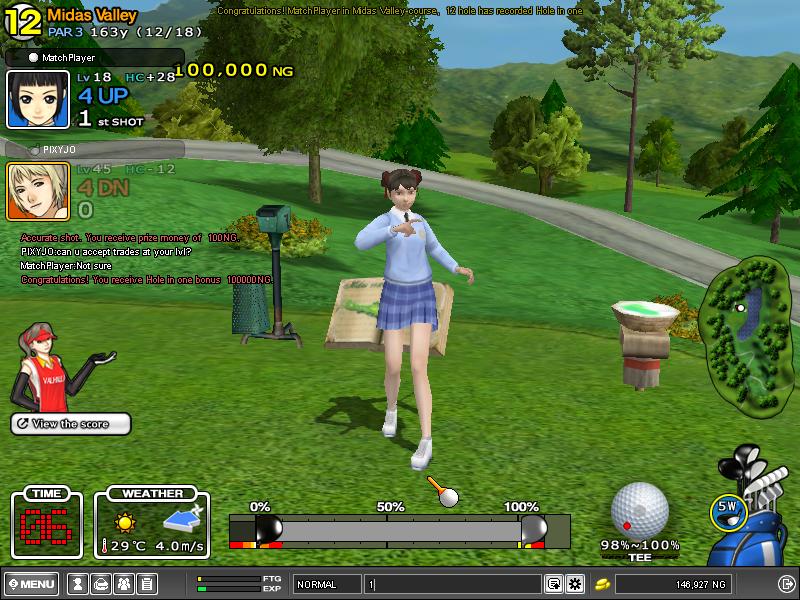The height and width of the screenshot is (600, 800).
Task: Open the group of people icon
Action: [124, 584]
